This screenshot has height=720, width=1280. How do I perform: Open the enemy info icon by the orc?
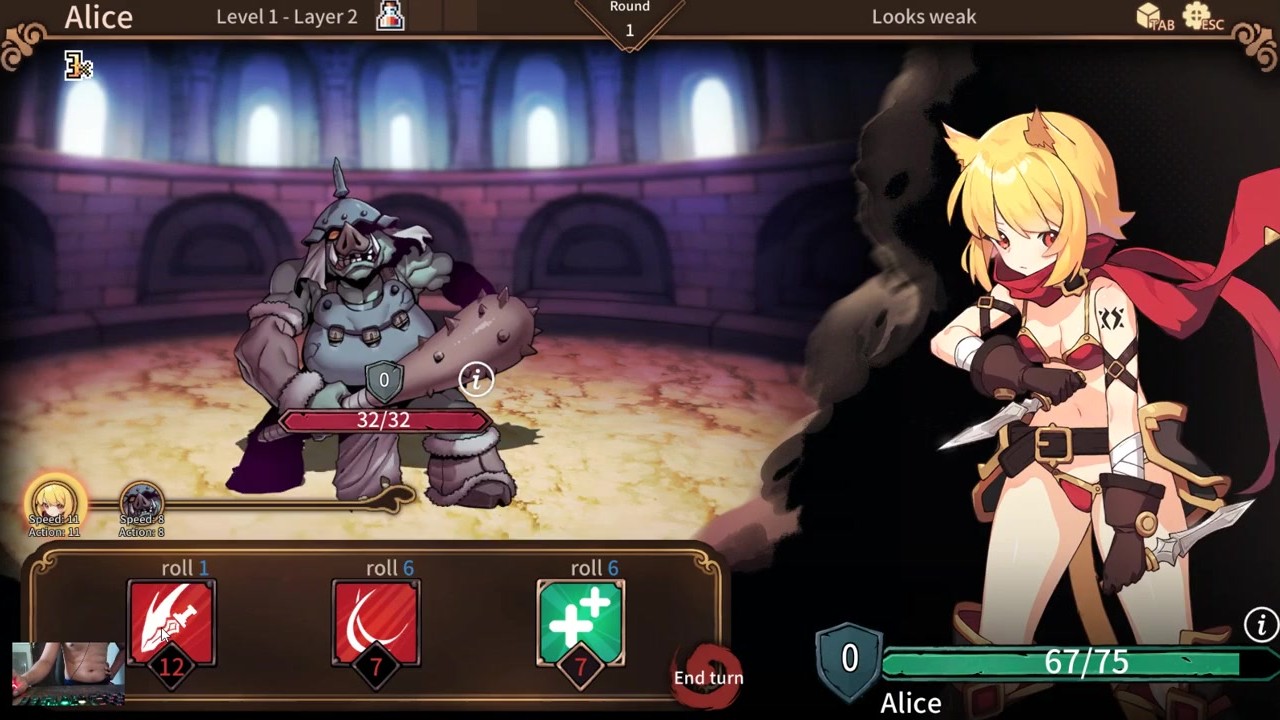tap(476, 378)
